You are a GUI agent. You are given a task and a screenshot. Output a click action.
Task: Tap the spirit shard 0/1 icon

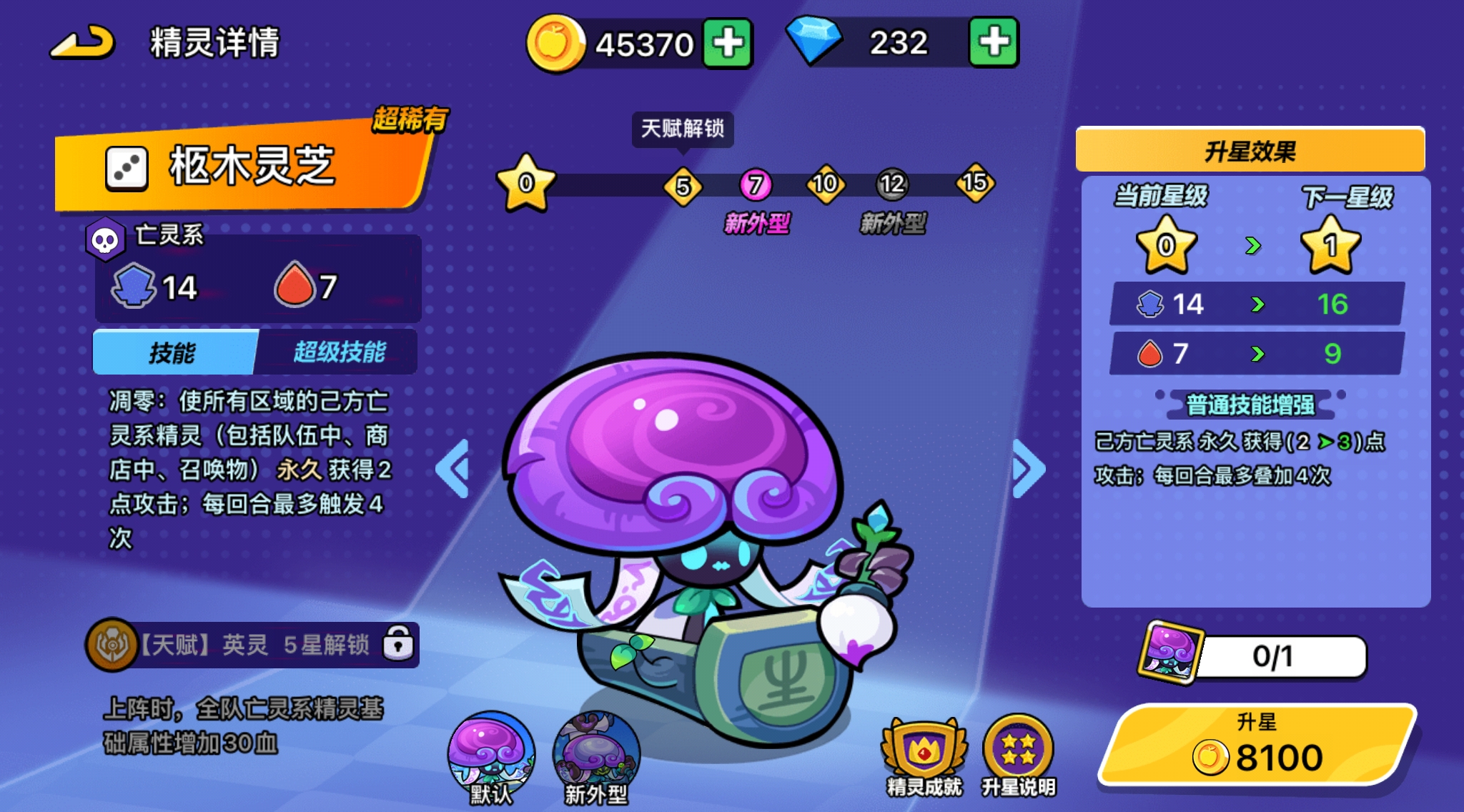[1169, 652]
